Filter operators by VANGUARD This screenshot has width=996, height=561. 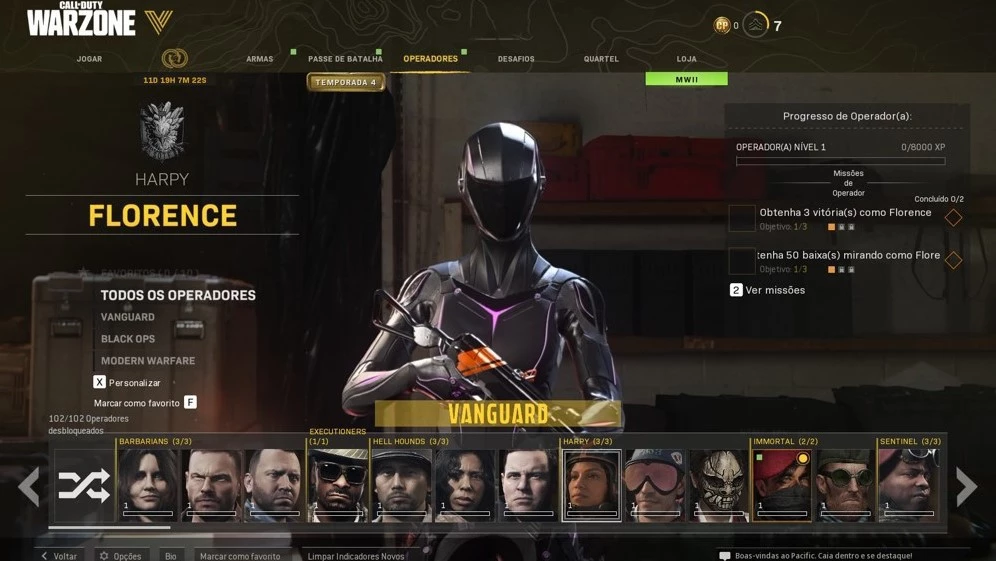pyautogui.click(x=128, y=317)
